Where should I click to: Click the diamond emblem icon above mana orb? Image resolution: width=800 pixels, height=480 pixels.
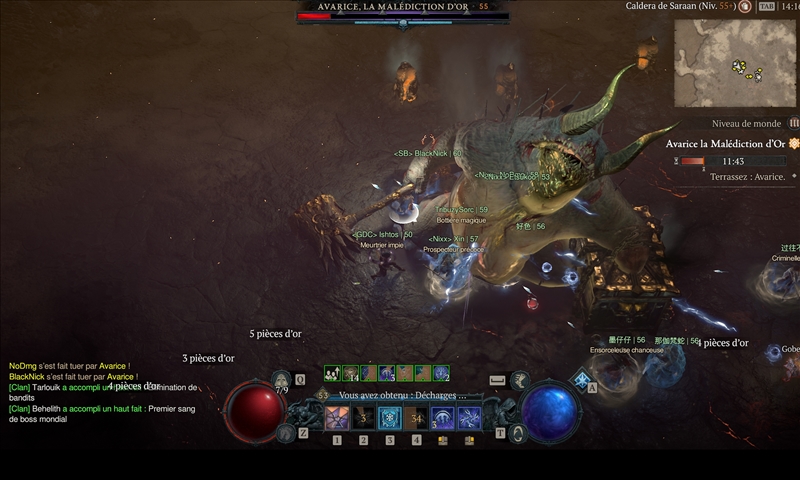pos(581,379)
